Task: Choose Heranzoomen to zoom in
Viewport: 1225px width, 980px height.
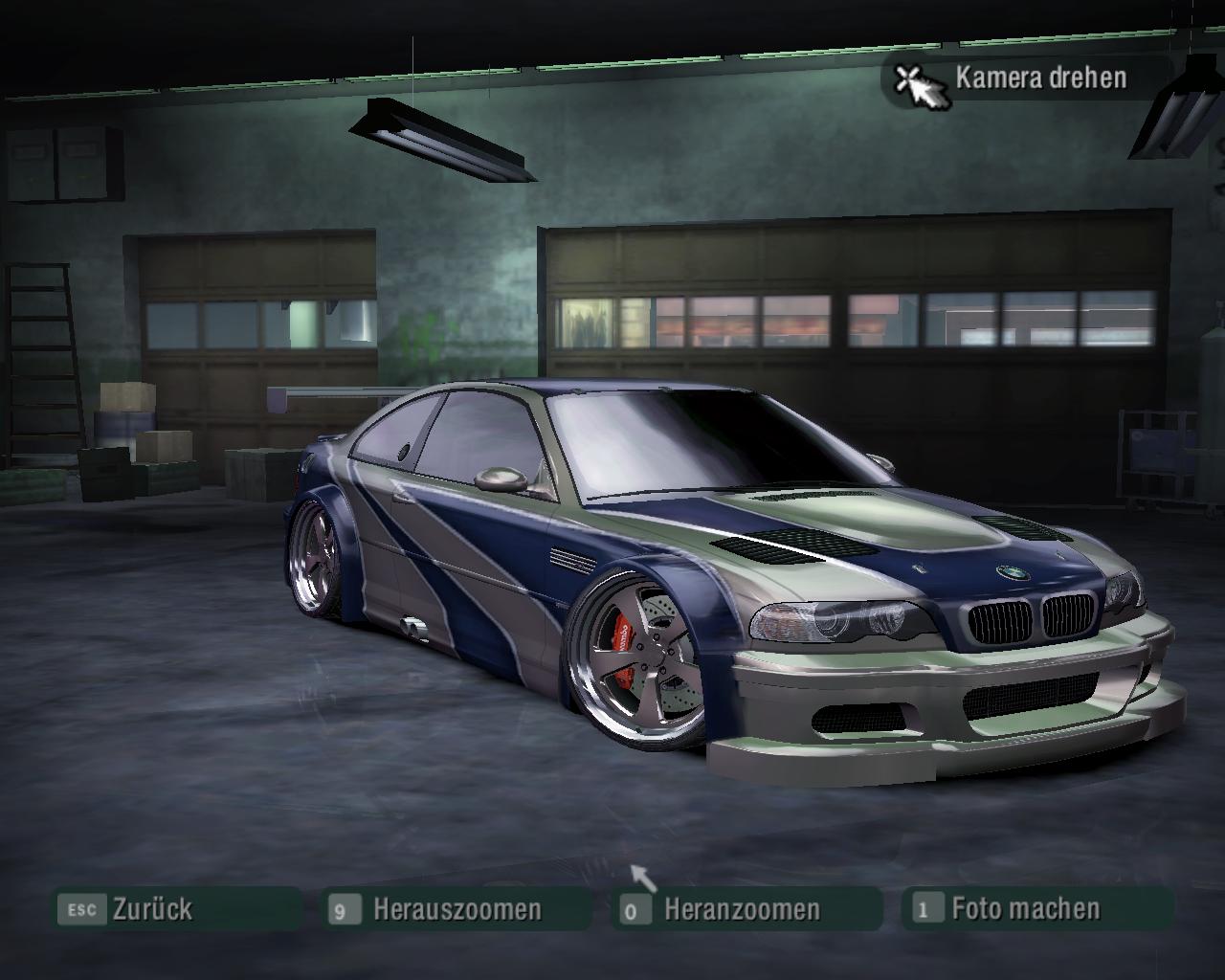Action: (x=742, y=908)
